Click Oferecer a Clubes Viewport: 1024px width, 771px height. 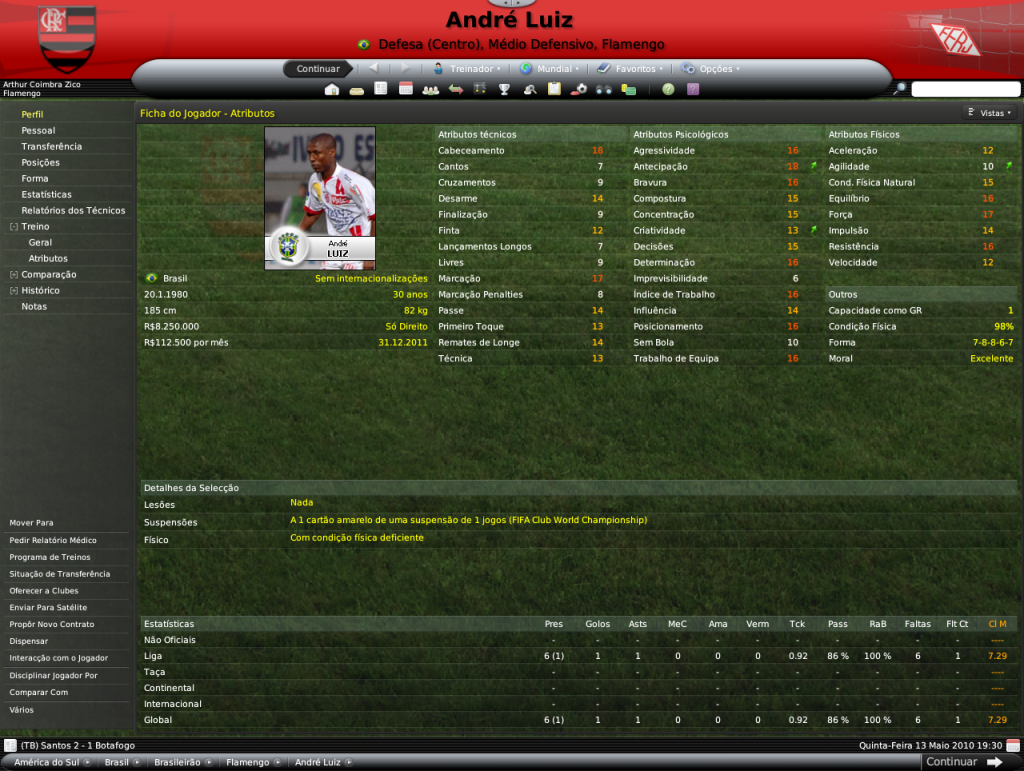[44, 591]
